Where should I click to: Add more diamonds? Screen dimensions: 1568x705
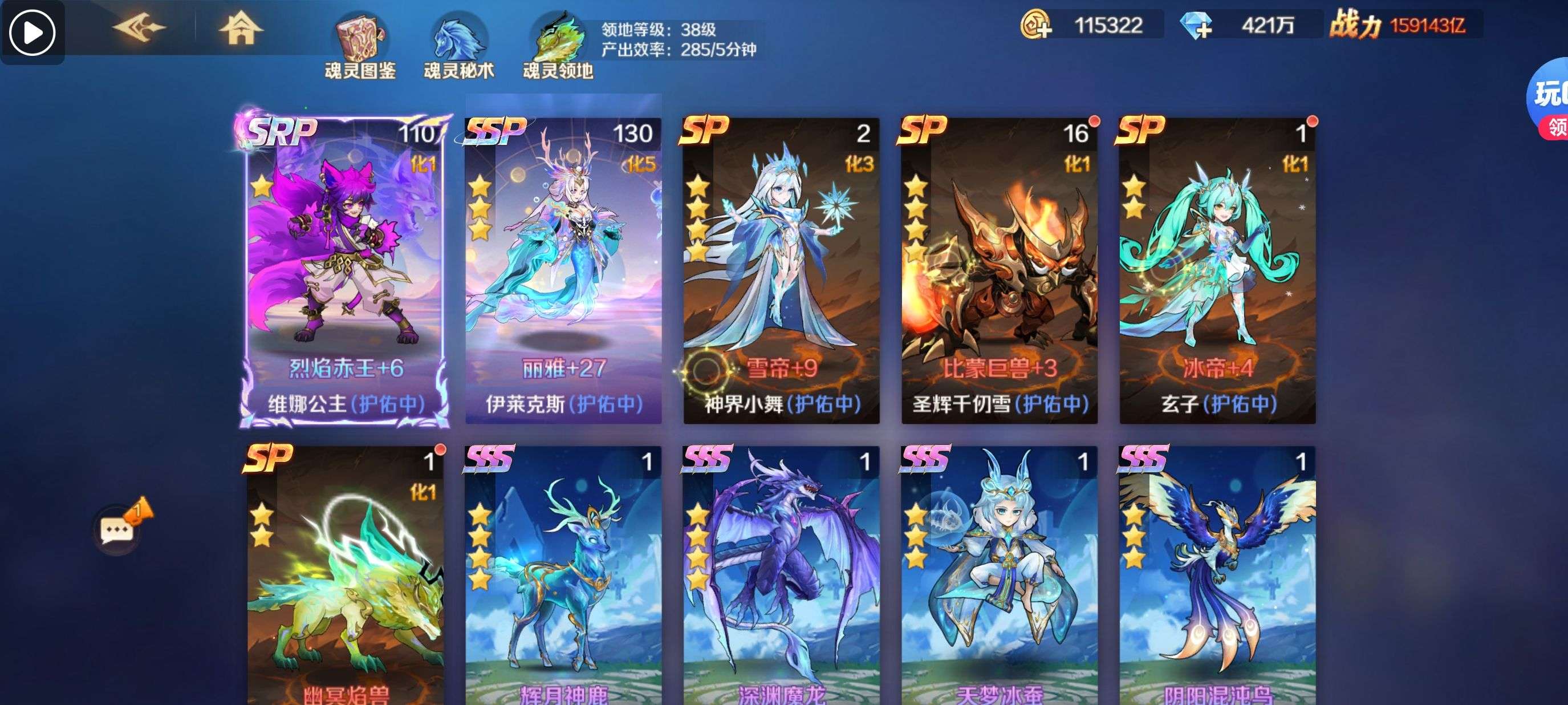[1196, 26]
